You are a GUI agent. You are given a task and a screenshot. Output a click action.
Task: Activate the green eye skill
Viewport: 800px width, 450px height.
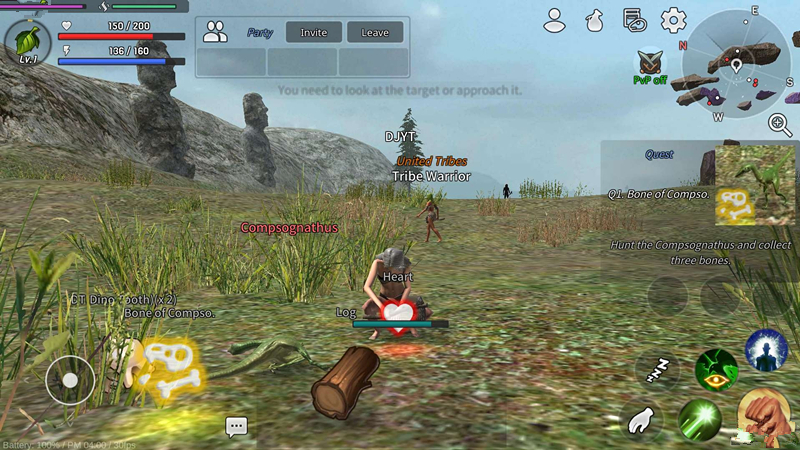716,370
